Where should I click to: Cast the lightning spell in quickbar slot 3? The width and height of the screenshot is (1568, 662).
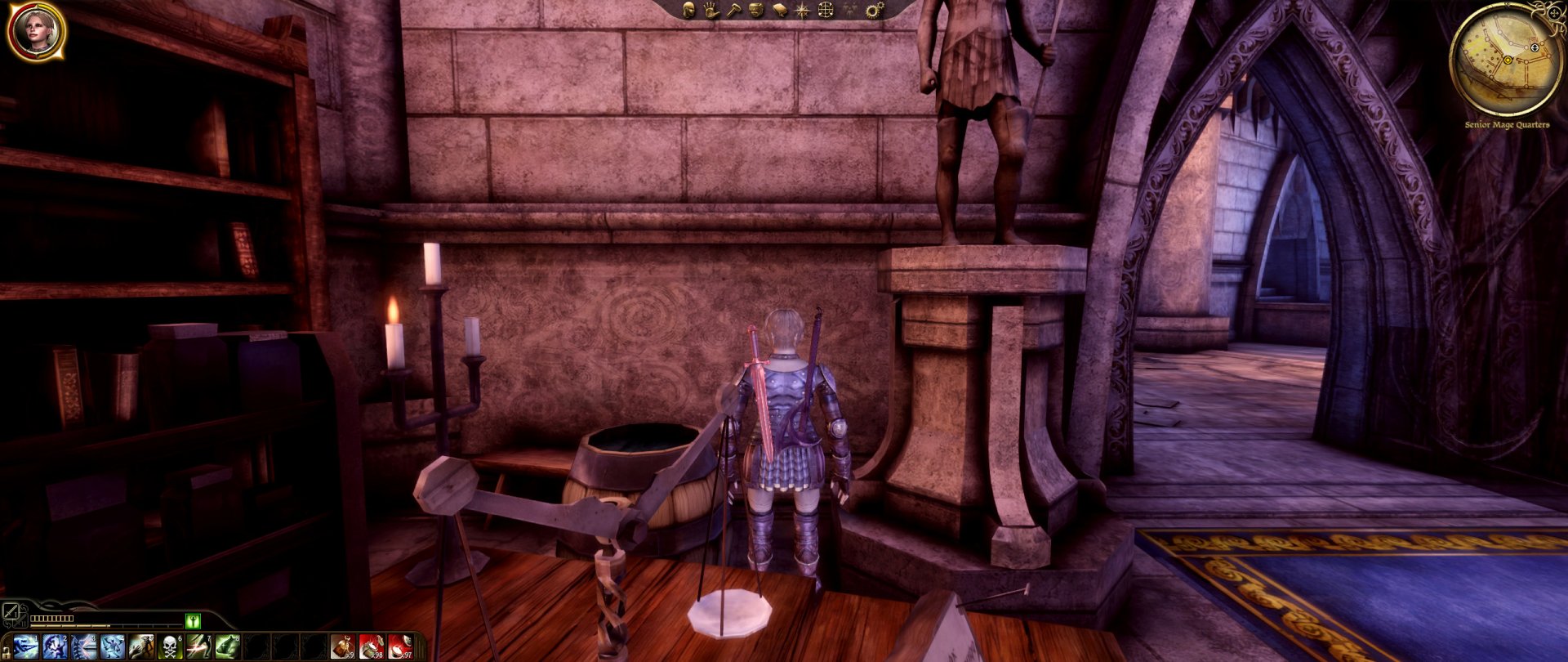click(85, 647)
